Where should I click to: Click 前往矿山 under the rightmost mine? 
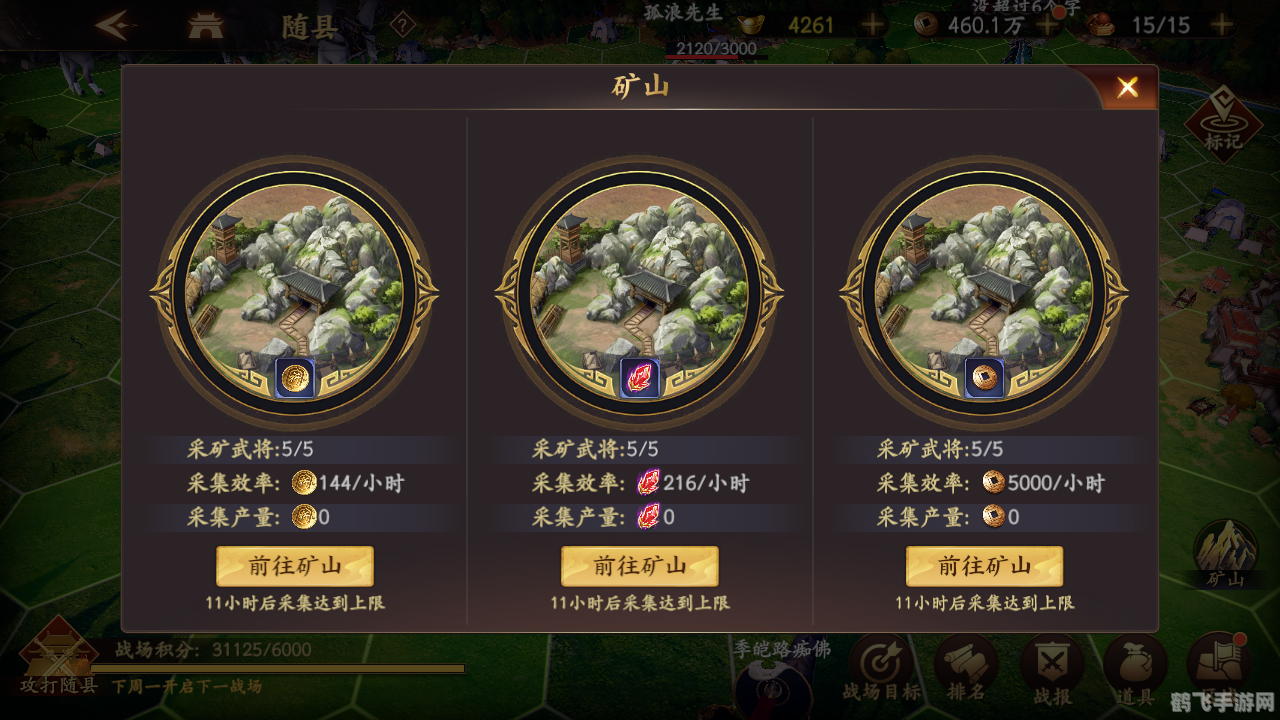pyautogui.click(x=986, y=565)
